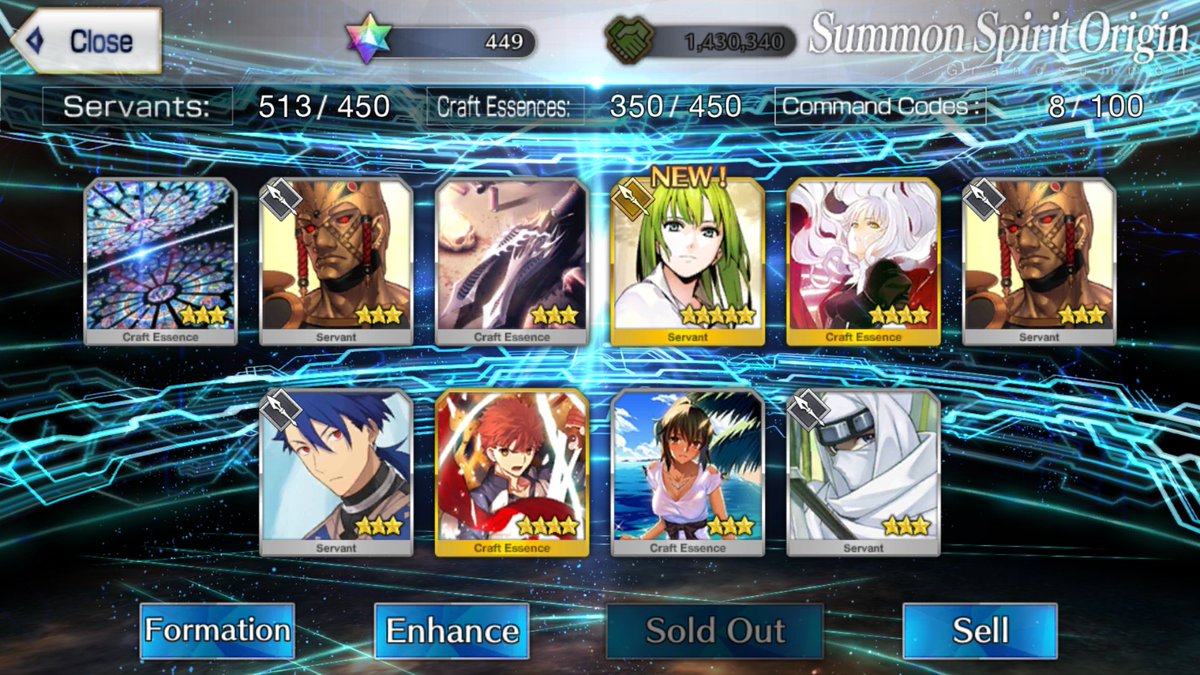Inspect the white-haired four-star craft essence
The width and height of the screenshot is (1200, 675).
point(863,262)
